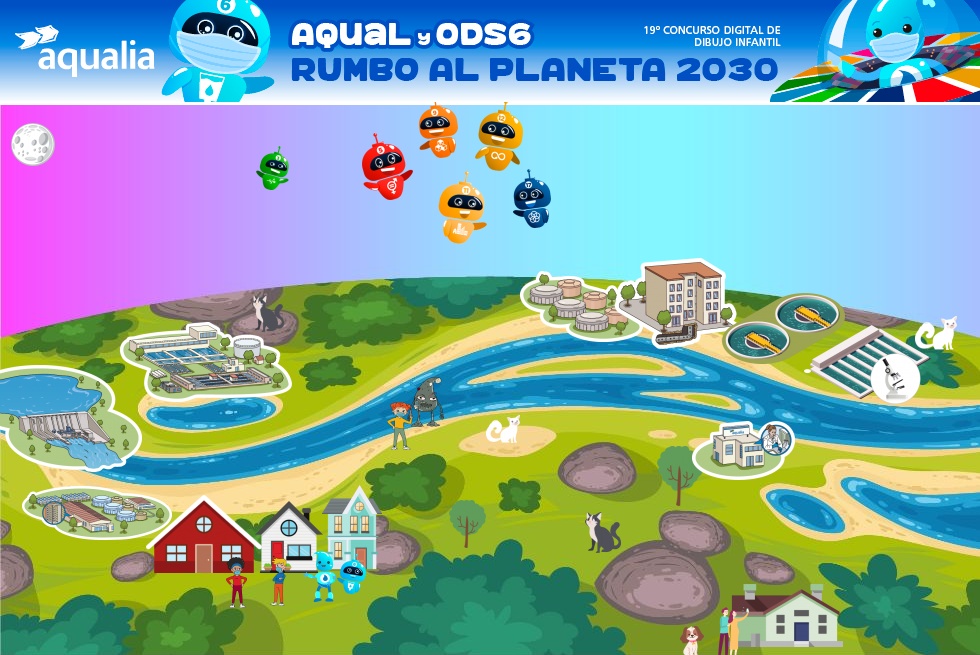This screenshot has width=980, height=655.
Task: Select the dark blue ODS robot
Action: [531, 199]
